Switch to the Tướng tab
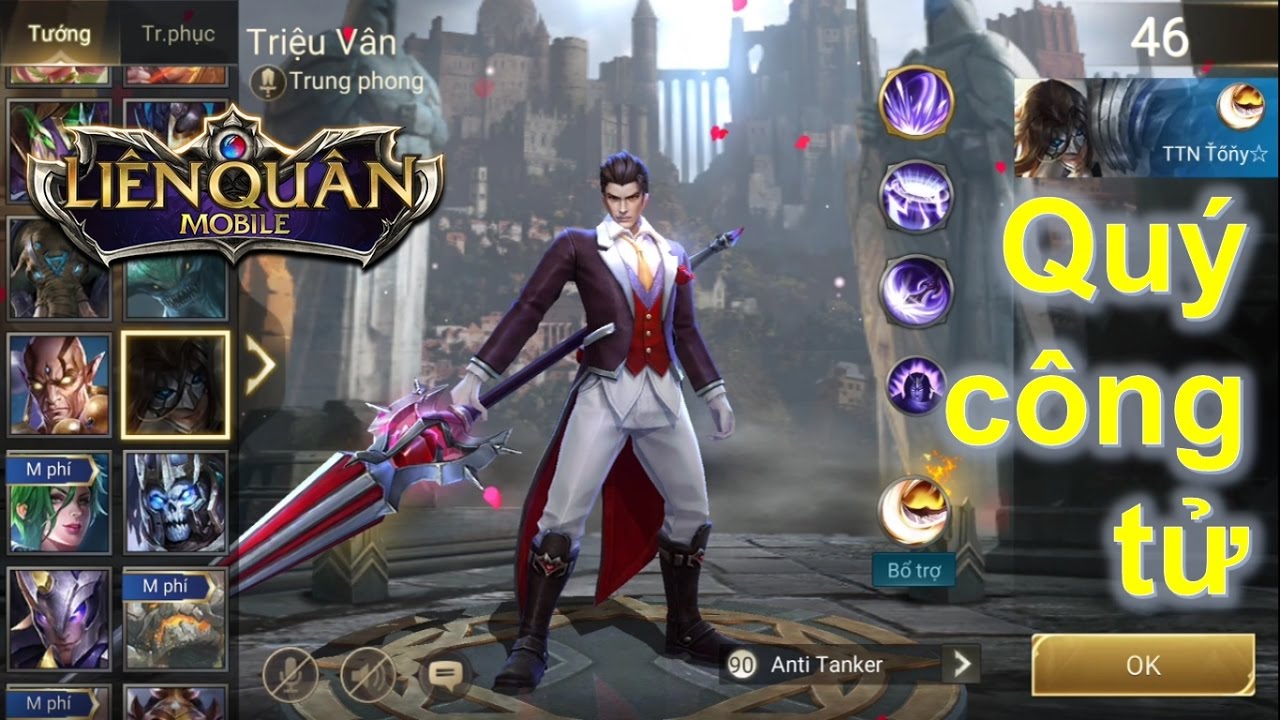This screenshot has width=1280, height=720. coord(59,34)
